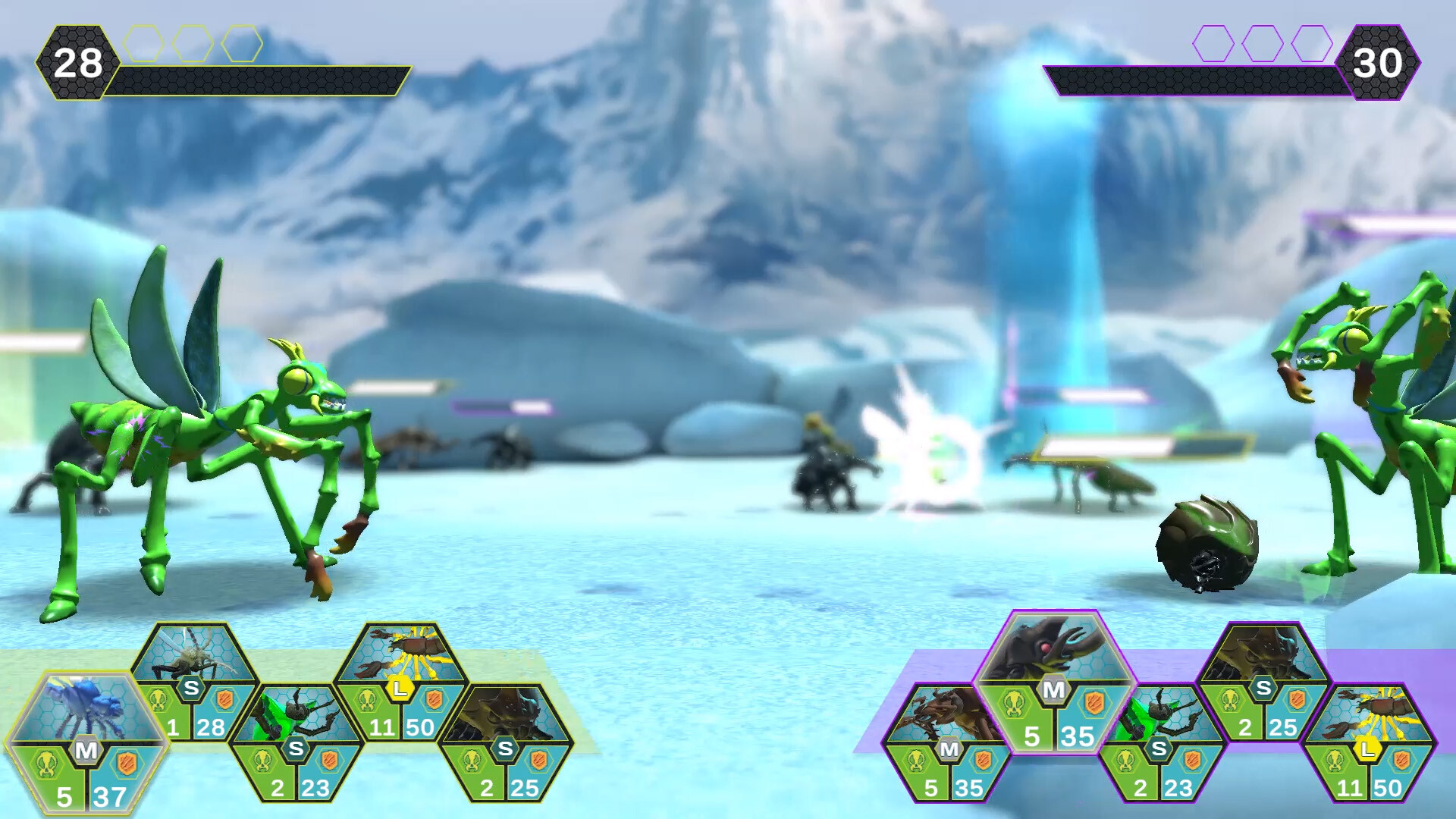1456x819 pixels.
Task: Click the L badge on the right team scorpion card
Action: (x=1367, y=751)
